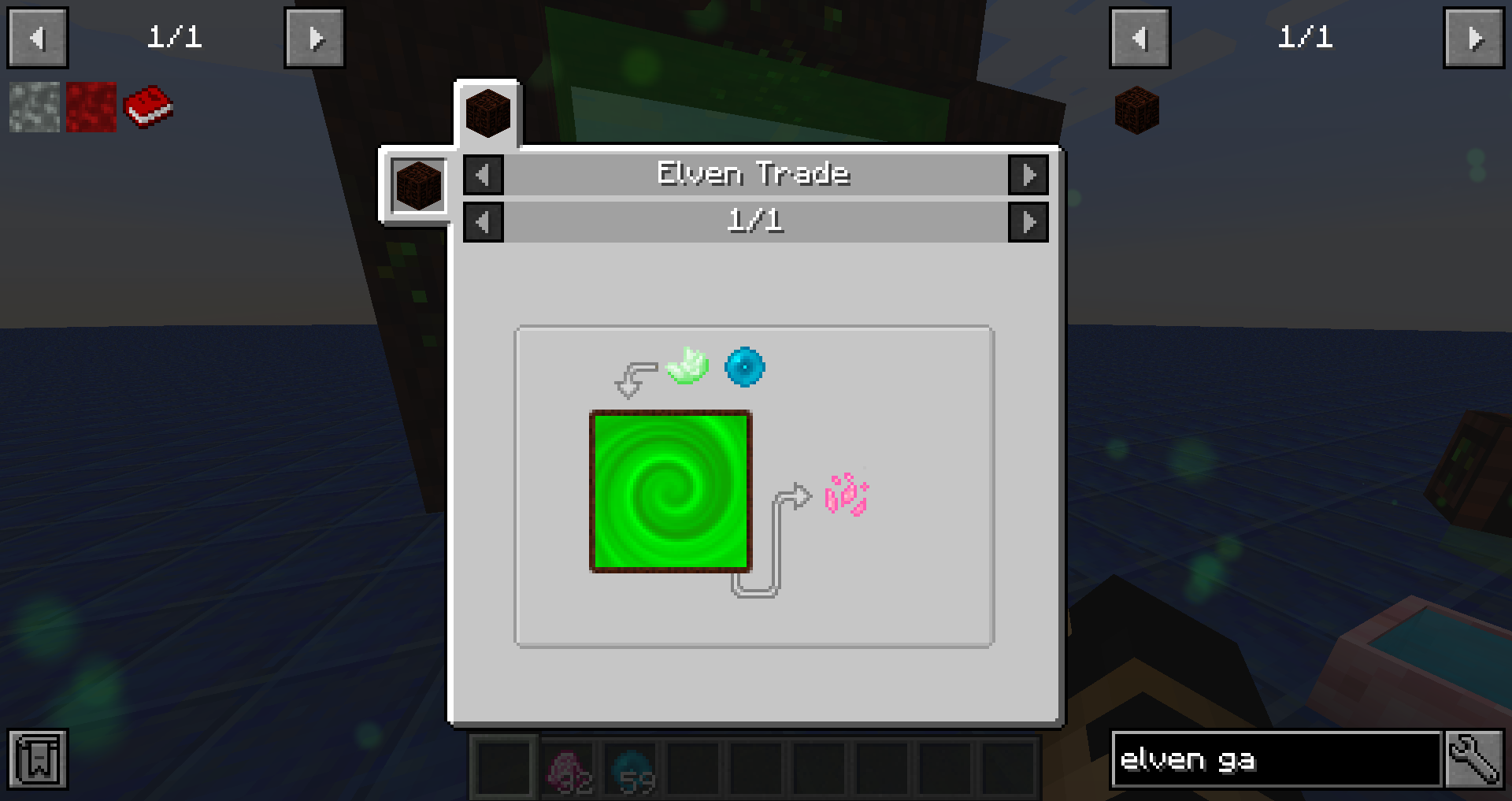
Task: Click the livingwood catalyst beside Elven Trade title
Action: tap(418, 186)
